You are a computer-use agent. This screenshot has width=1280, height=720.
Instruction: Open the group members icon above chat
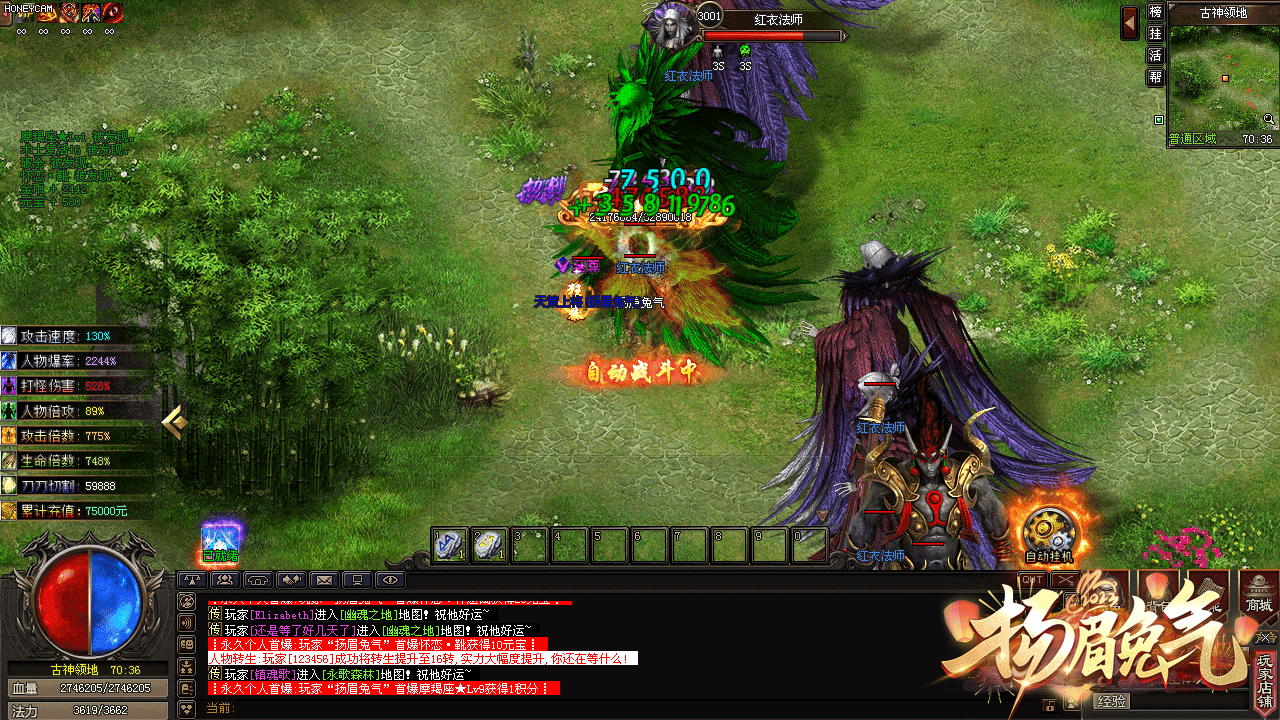pyautogui.click(x=225, y=579)
